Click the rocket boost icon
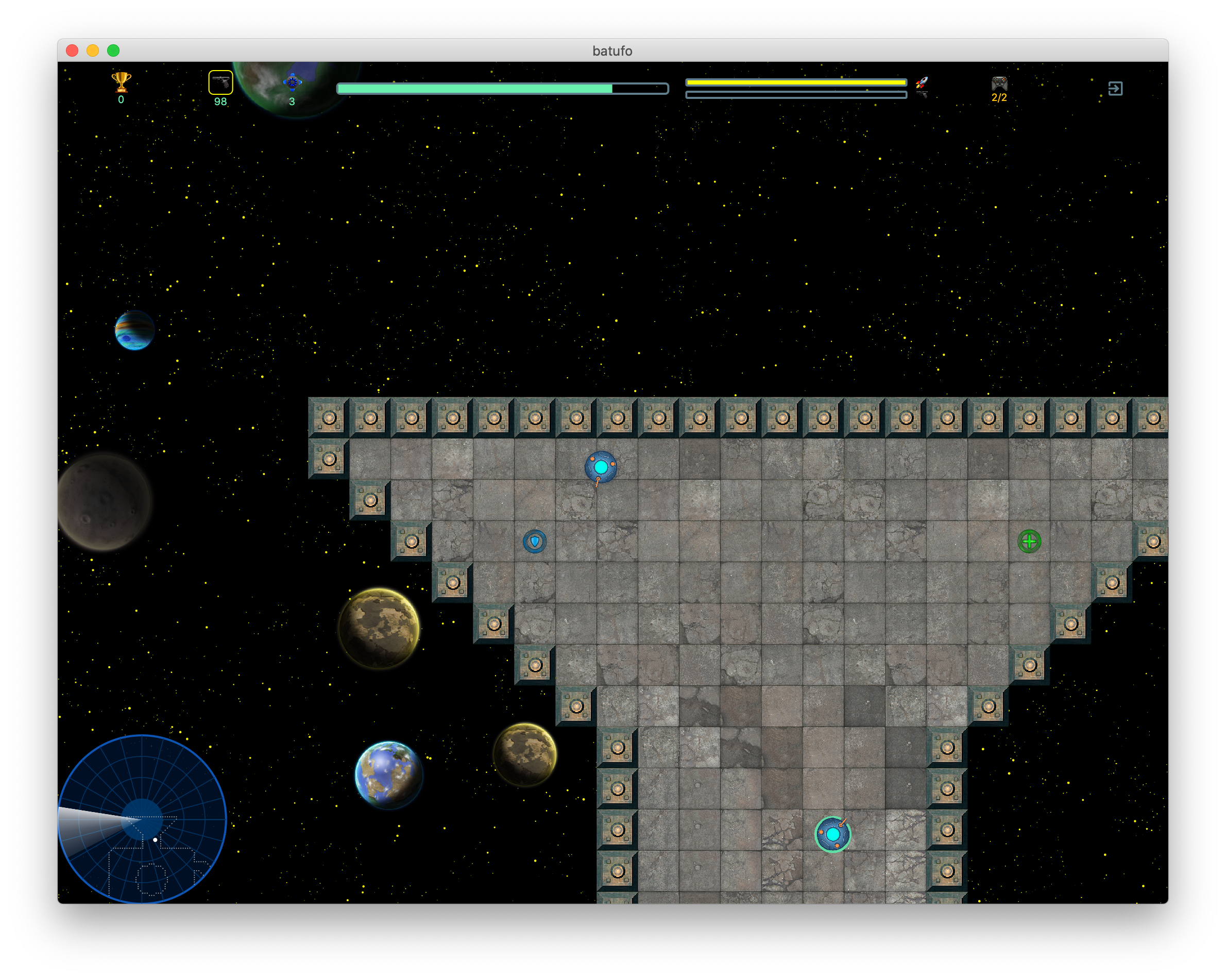Screen dimensions: 1226x980 (x=922, y=83)
